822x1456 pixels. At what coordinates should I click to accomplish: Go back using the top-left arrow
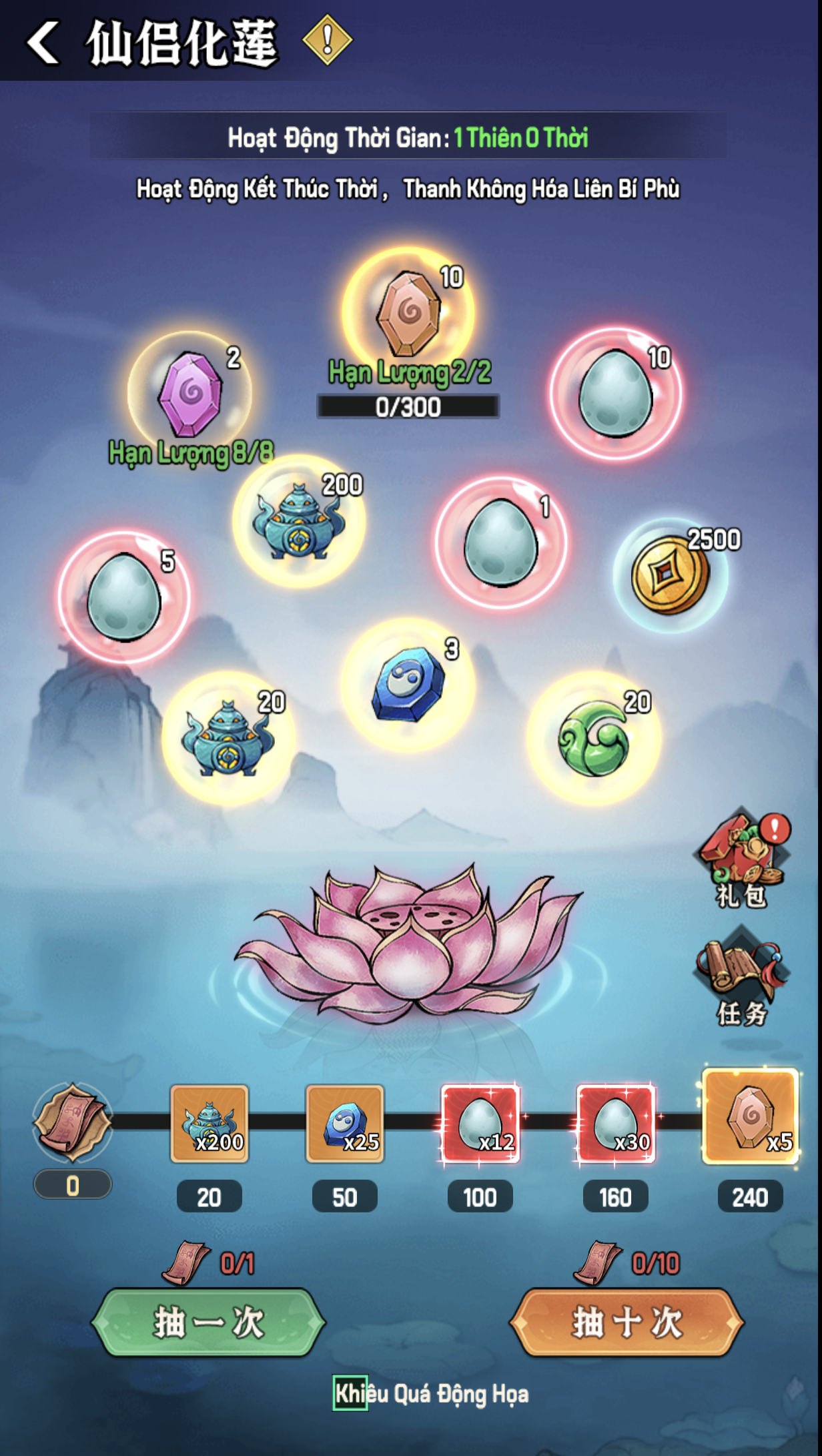(44, 42)
